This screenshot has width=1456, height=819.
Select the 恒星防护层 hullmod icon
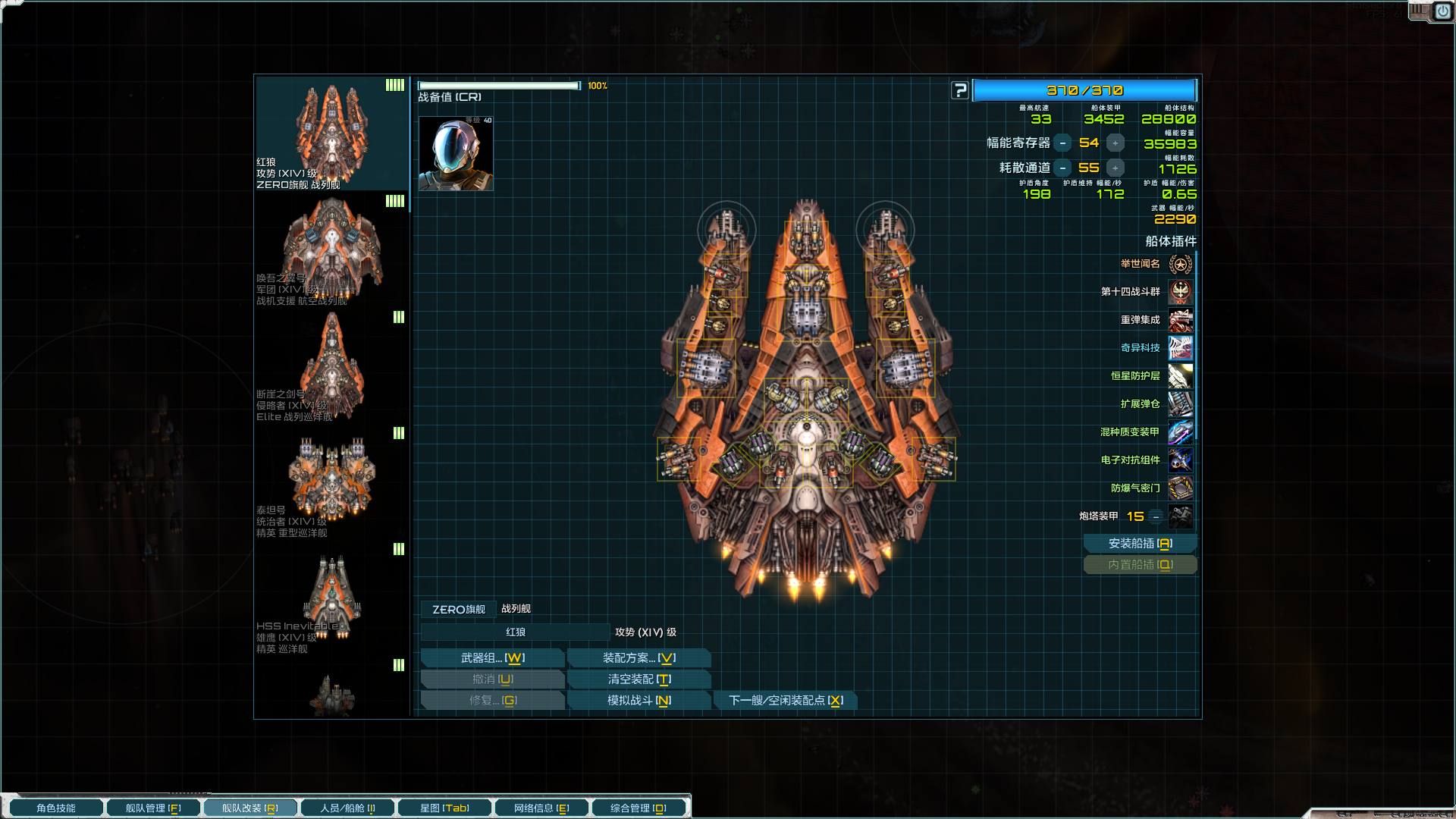(1180, 376)
